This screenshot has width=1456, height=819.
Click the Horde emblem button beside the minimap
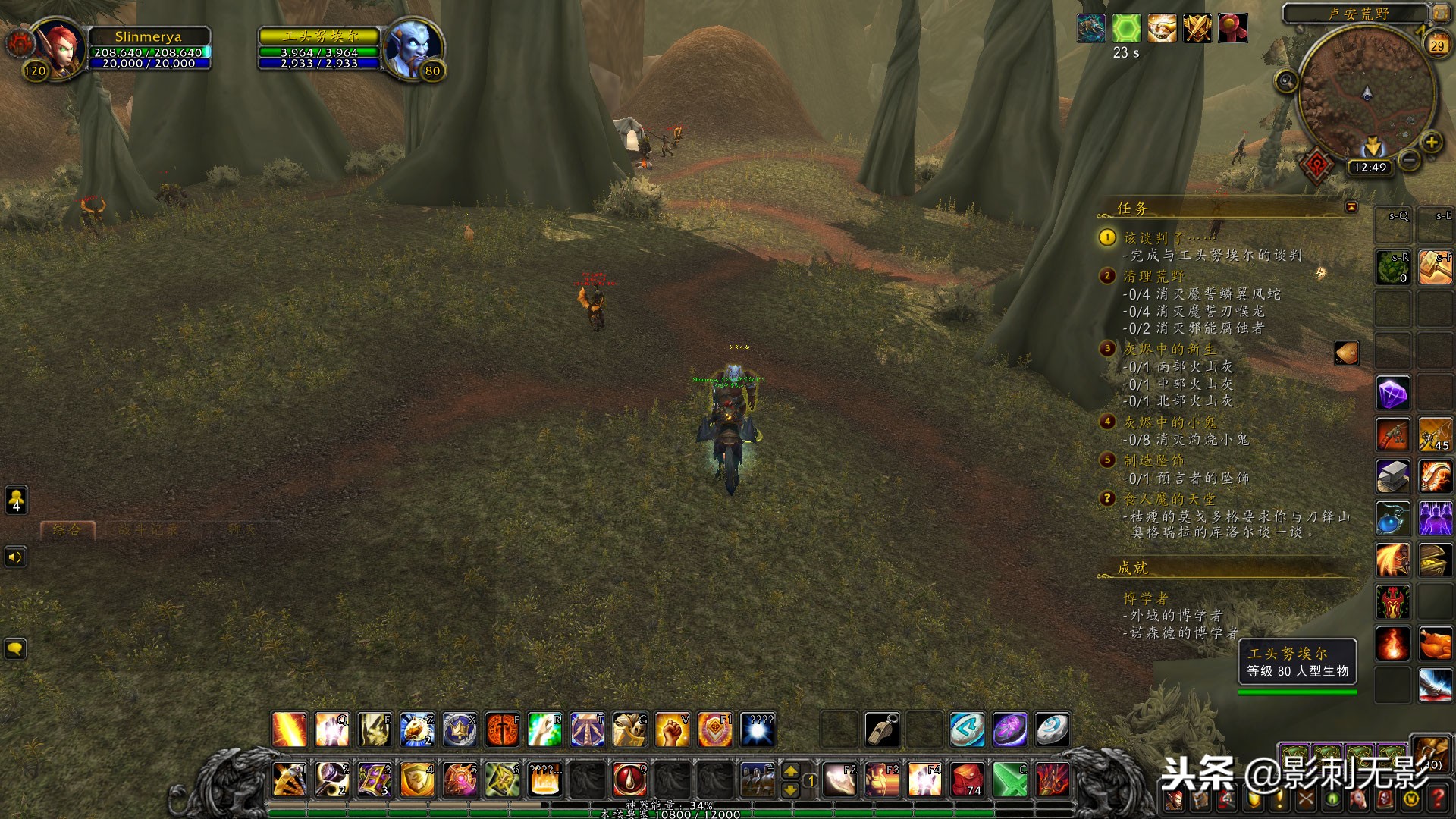point(1317,165)
